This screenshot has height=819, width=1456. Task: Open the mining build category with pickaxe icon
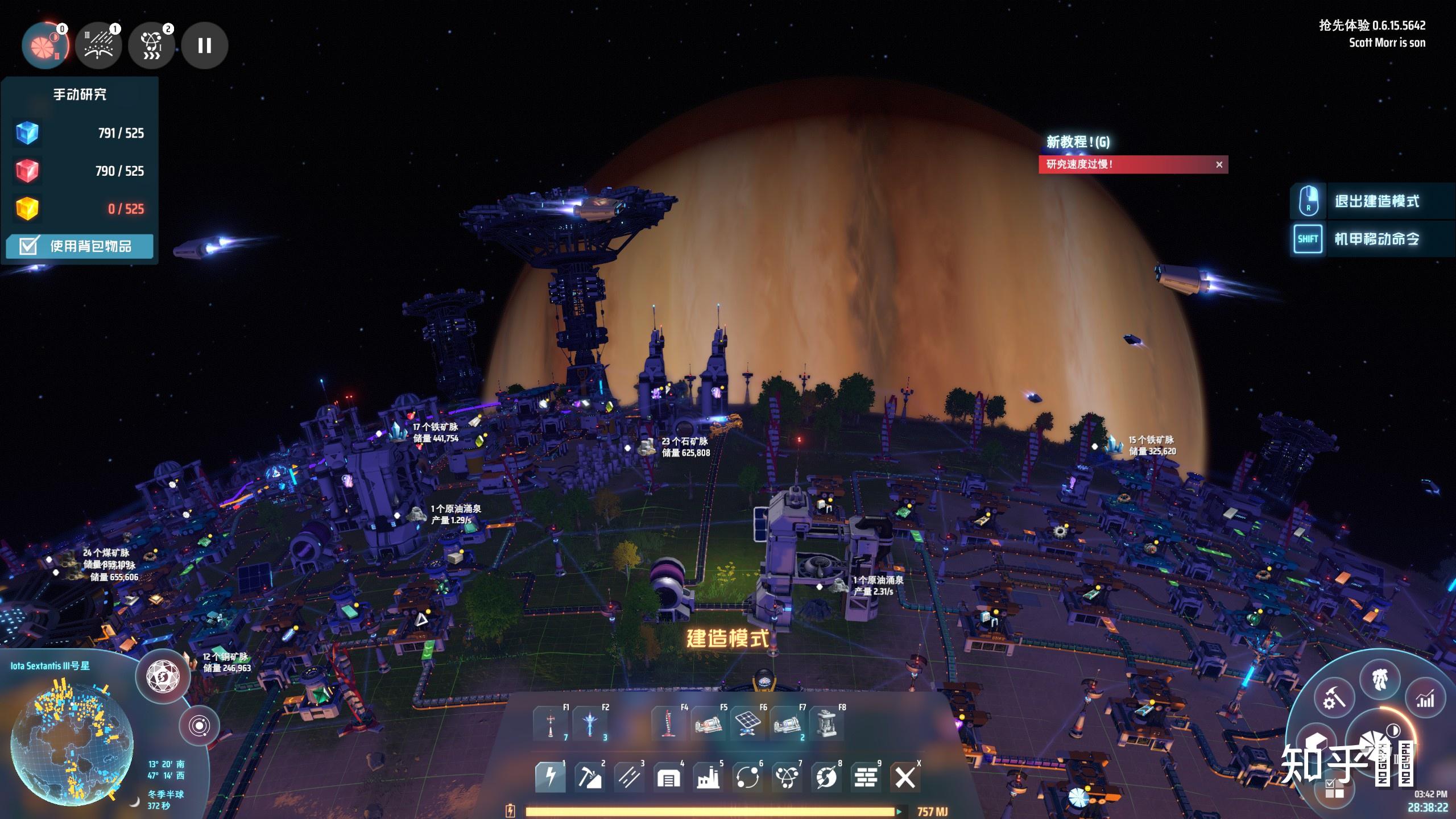coord(589,777)
